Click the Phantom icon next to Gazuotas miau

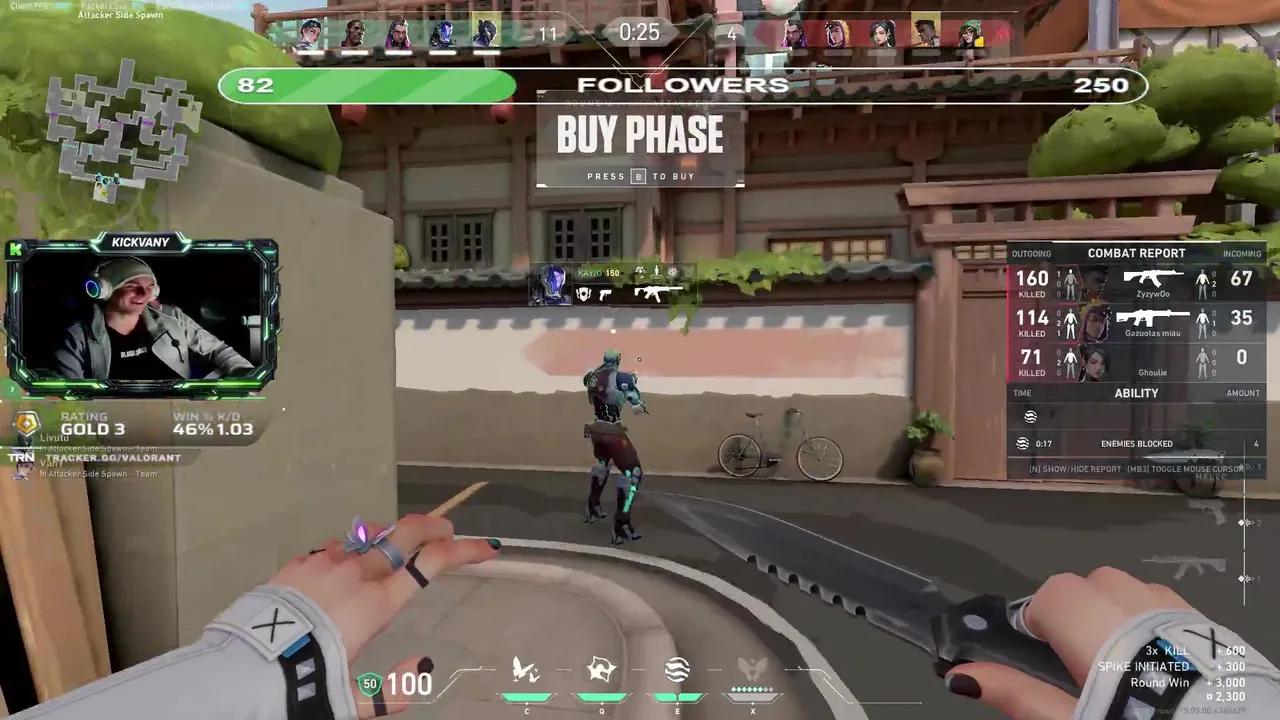tap(1152, 318)
